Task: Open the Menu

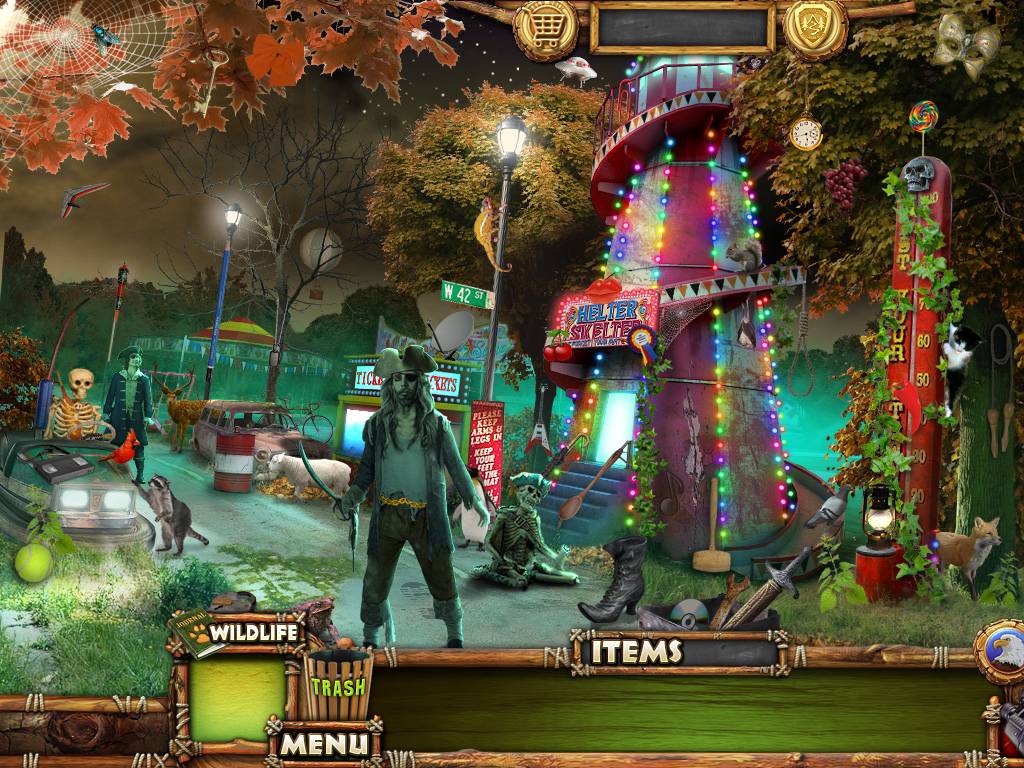Action: 323,743
